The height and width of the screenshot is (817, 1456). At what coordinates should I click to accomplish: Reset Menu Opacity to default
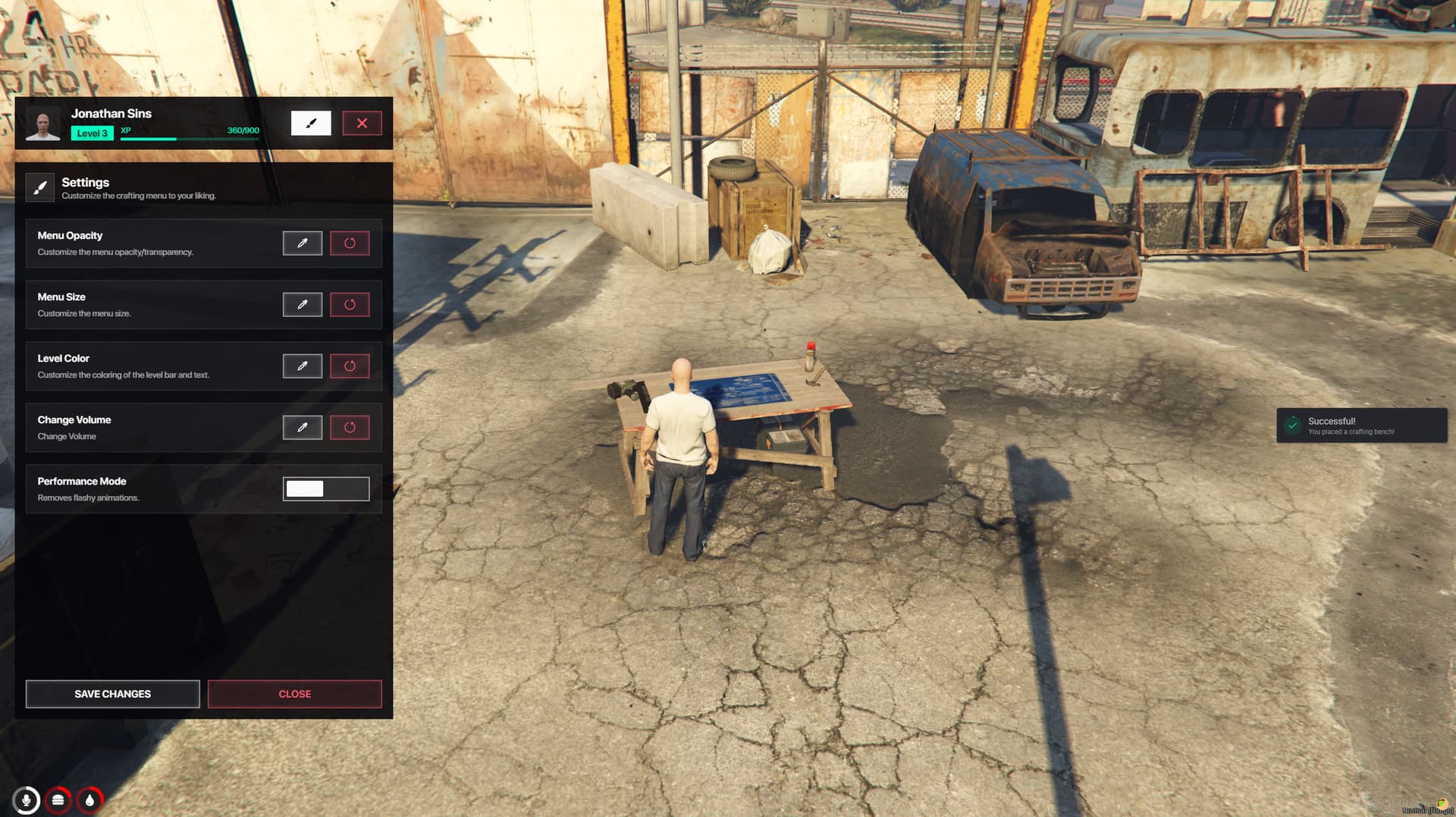pyautogui.click(x=350, y=244)
